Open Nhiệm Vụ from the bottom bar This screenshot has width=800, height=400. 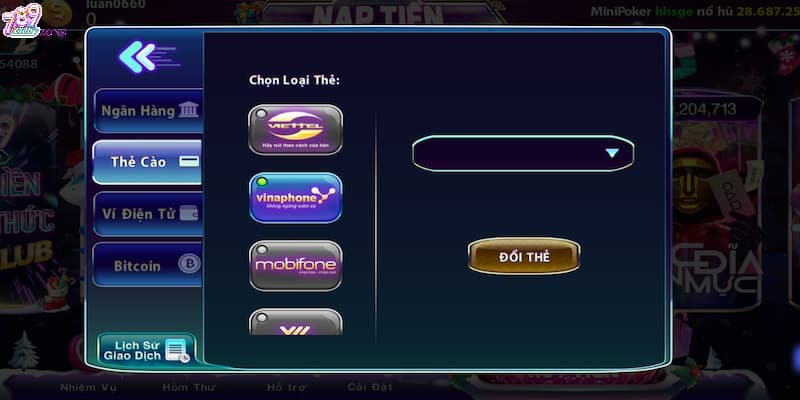[x=90, y=385]
